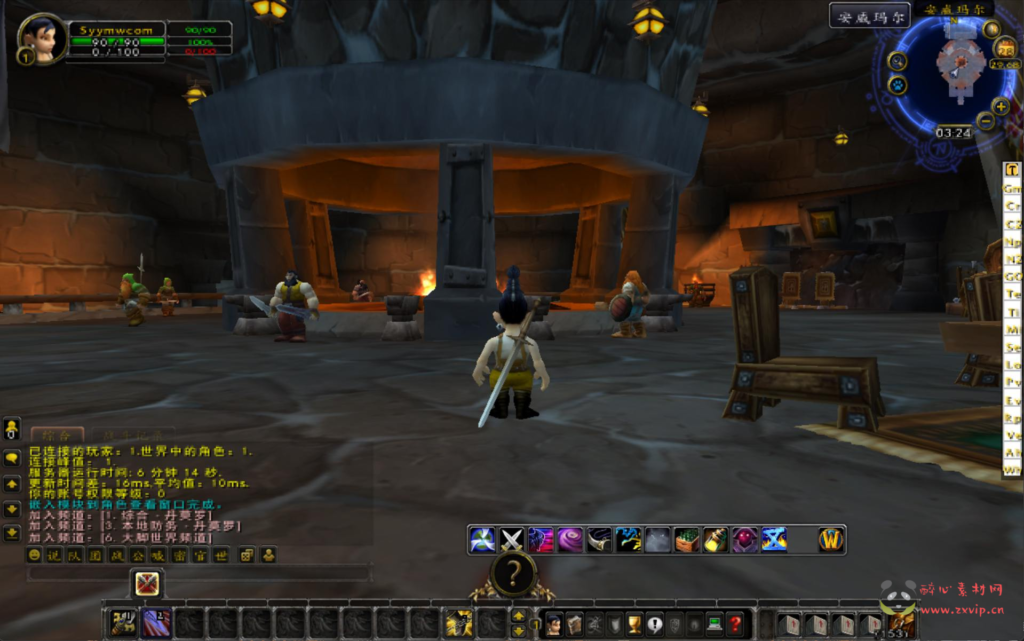Toggle the minimap paw tracking icon
The height and width of the screenshot is (641, 1024).
[x=897, y=85]
